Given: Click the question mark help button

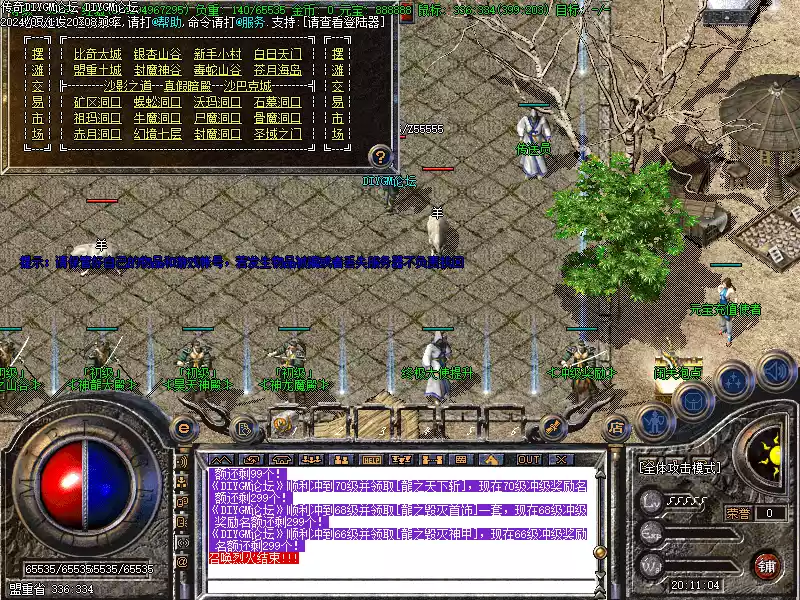Looking at the screenshot, I should coord(380,156).
